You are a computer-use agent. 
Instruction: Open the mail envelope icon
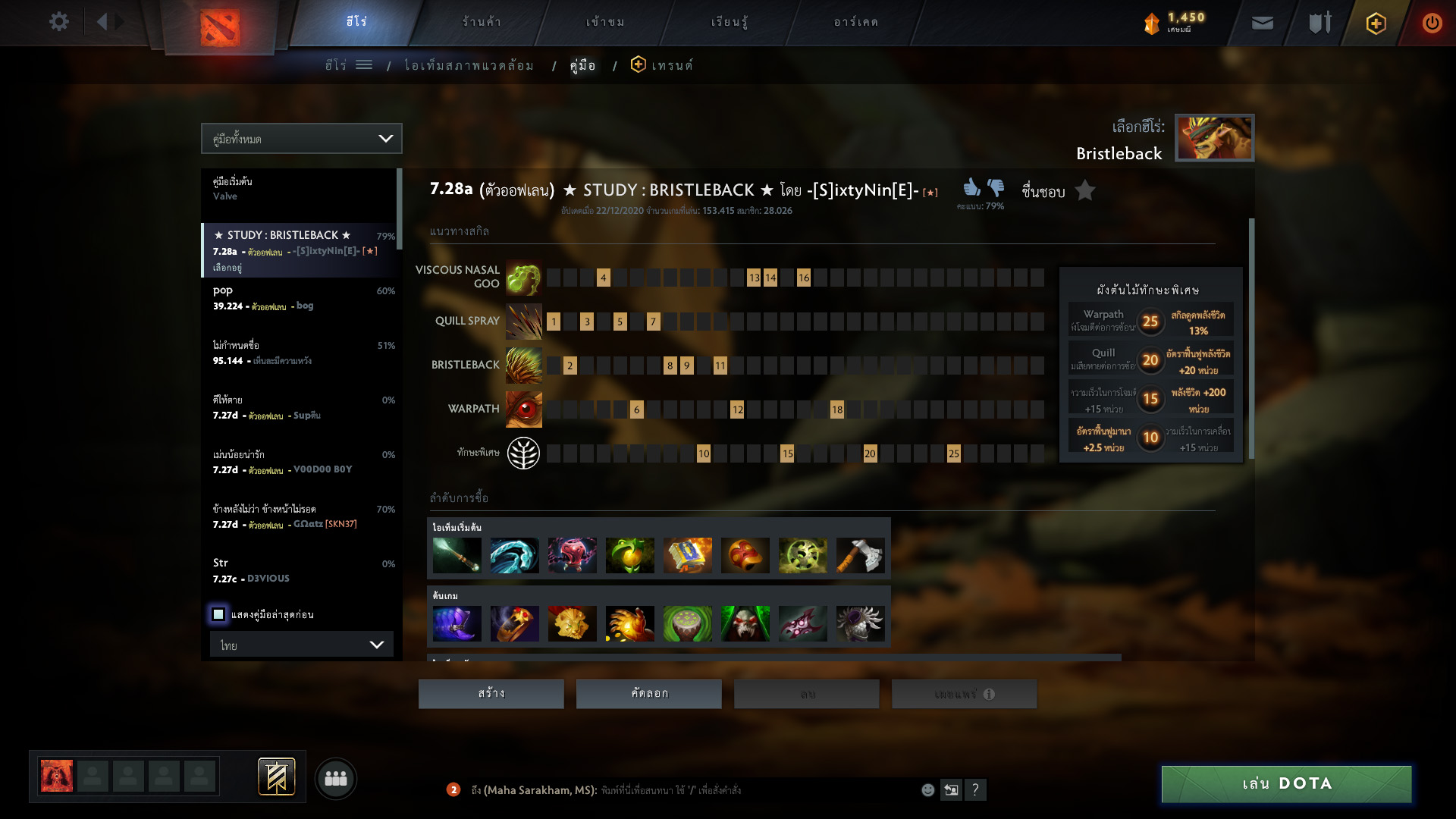tap(1262, 23)
